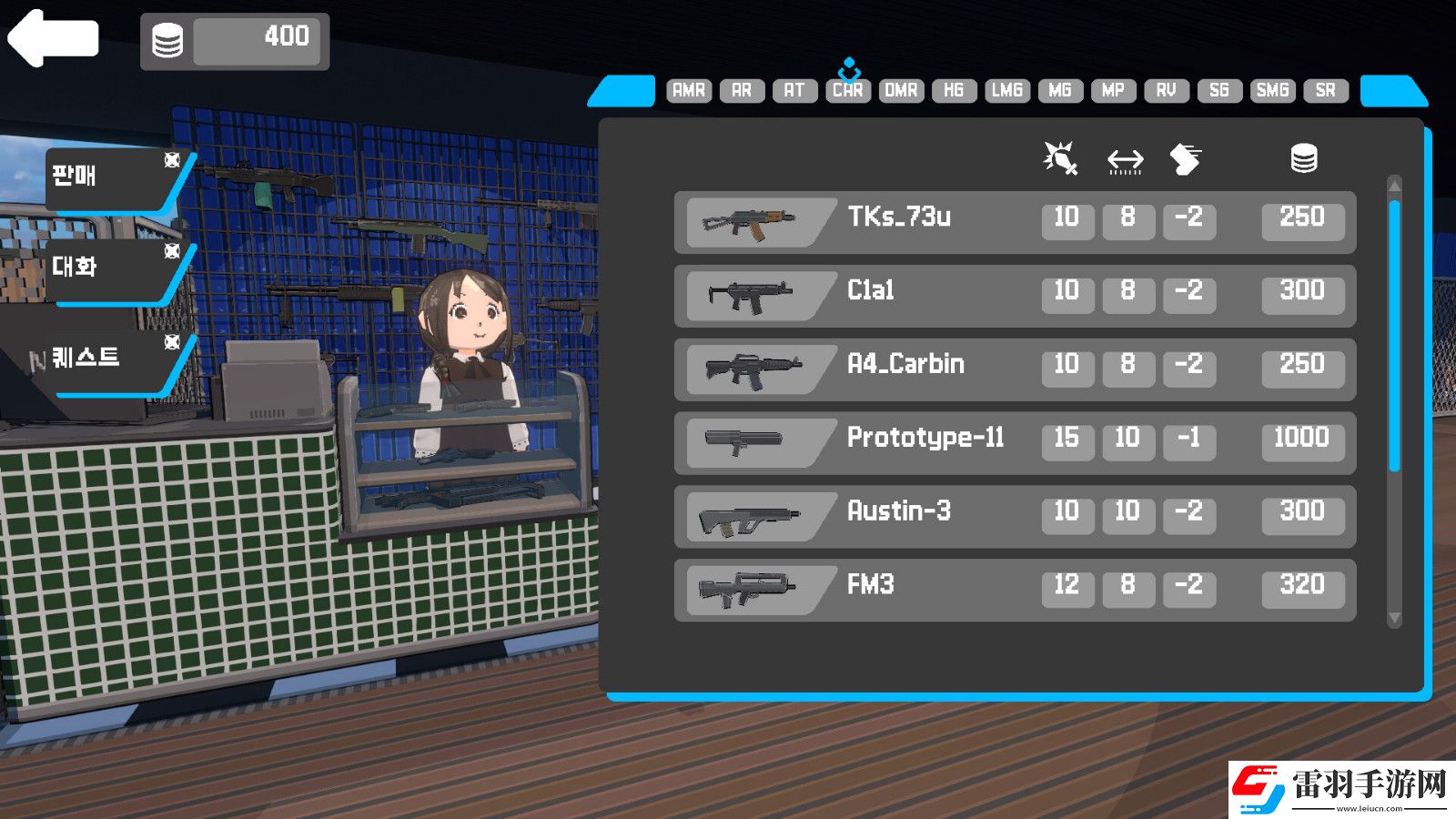Click the price coin column icon
The image size is (1456, 819).
click(x=1305, y=157)
